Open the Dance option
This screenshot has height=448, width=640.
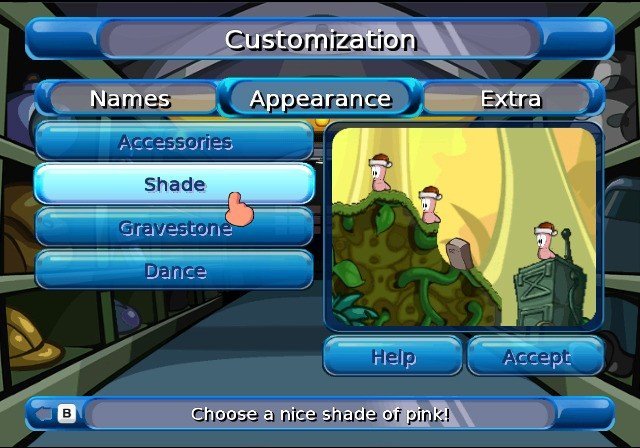coord(175,271)
